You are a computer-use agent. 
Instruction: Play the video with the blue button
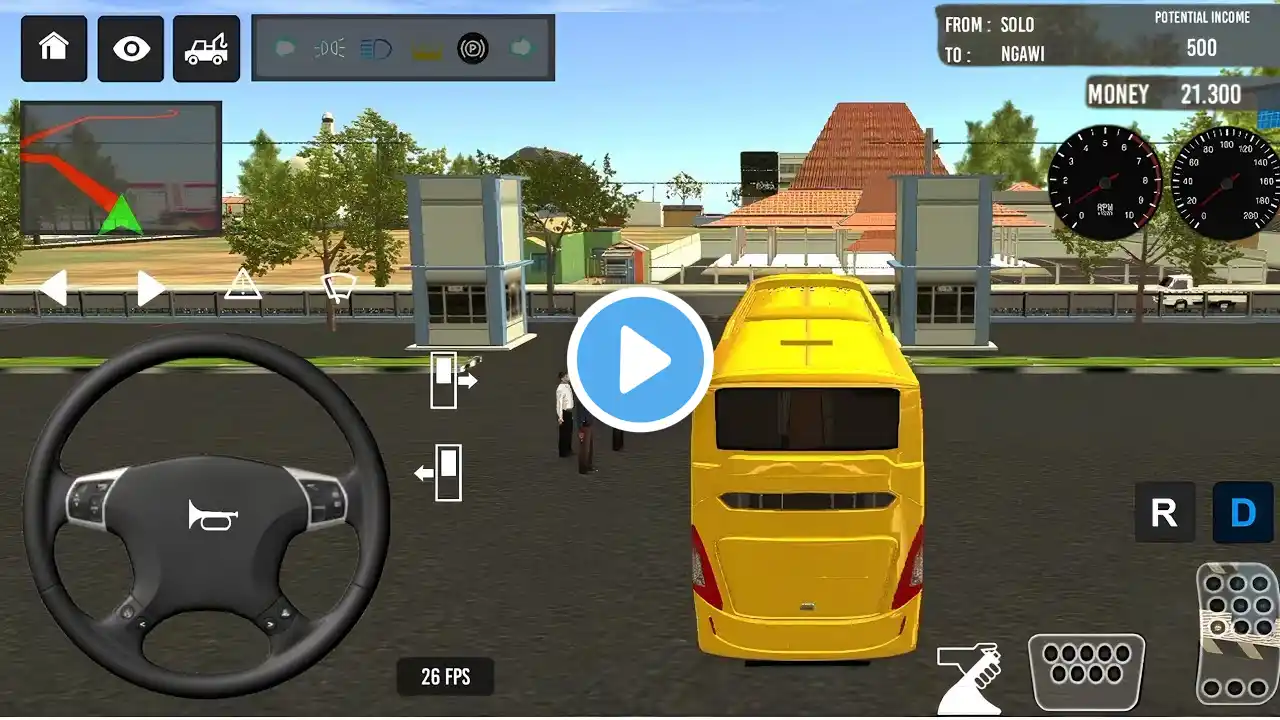pos(640,359)
